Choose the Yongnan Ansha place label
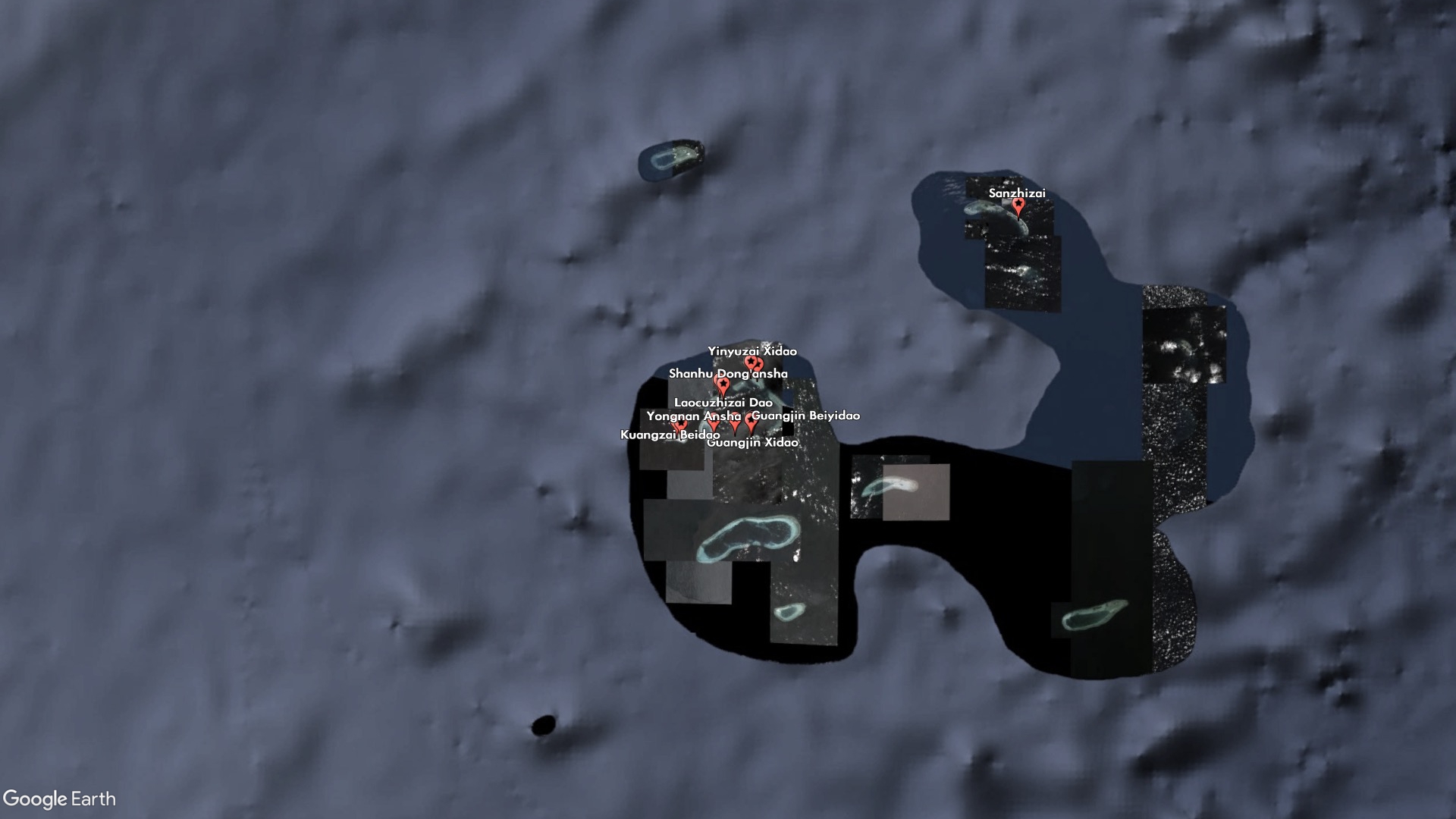1456x819 pixels. pyautogui.click(x=693, y=416)
